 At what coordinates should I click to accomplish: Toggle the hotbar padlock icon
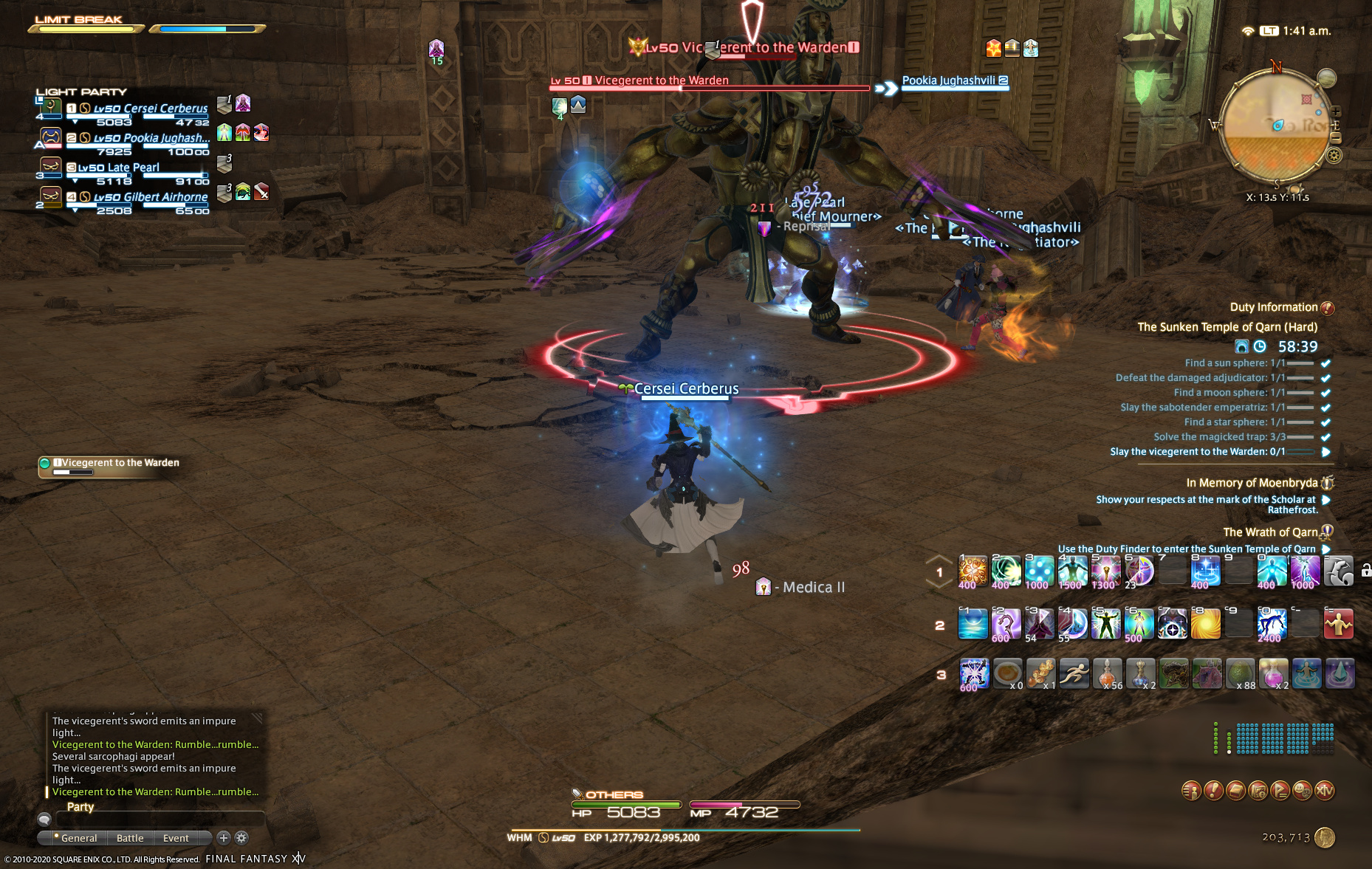(x=1365, y=570)
